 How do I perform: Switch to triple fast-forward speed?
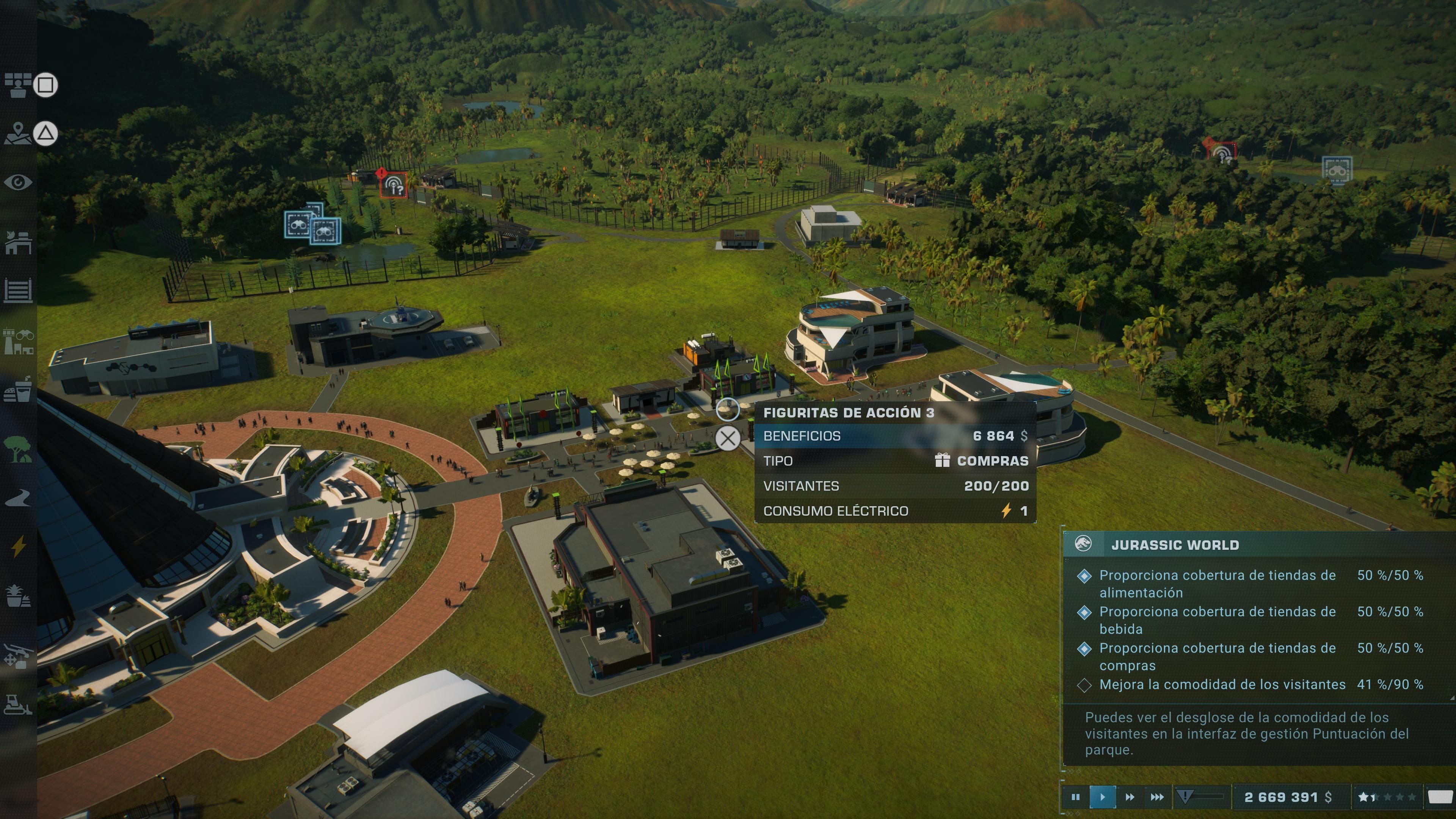[1157, 797]
